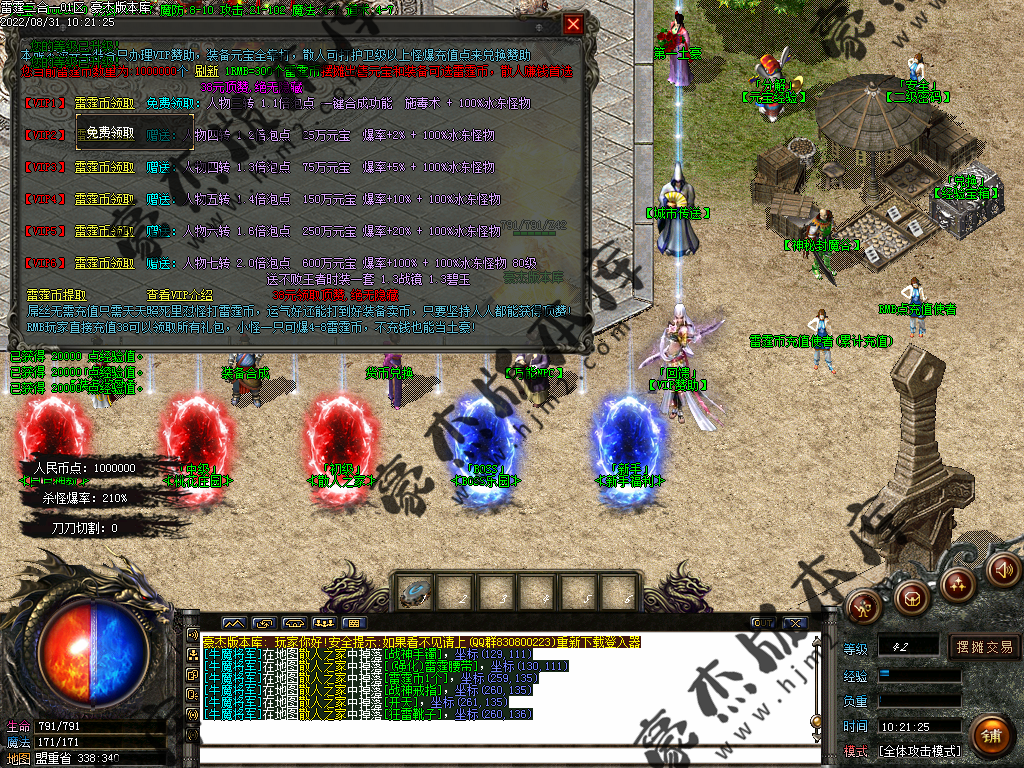Claim the VIP1 雷霆币领取 reward
Viewport: 1024px width, 768px height.
[x=104, y=102]
